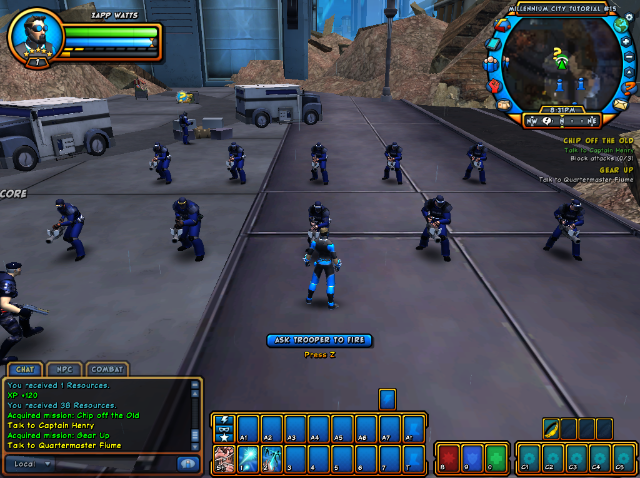640x478 pixels.
Task: Use the power in hotbar slot 2
Action: click(271, 459)
